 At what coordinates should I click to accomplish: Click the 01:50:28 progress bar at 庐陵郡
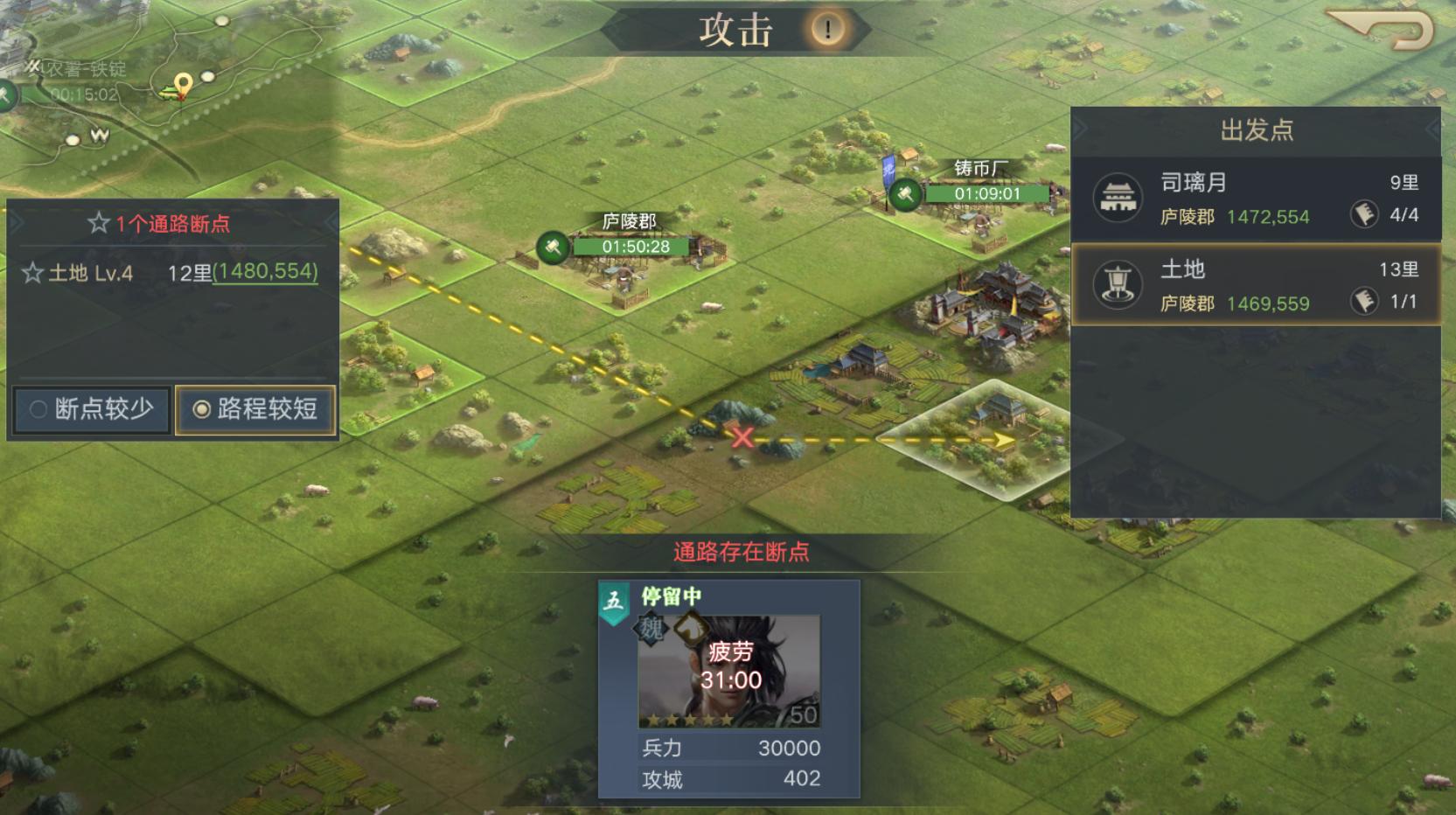[x=630, y=247]
